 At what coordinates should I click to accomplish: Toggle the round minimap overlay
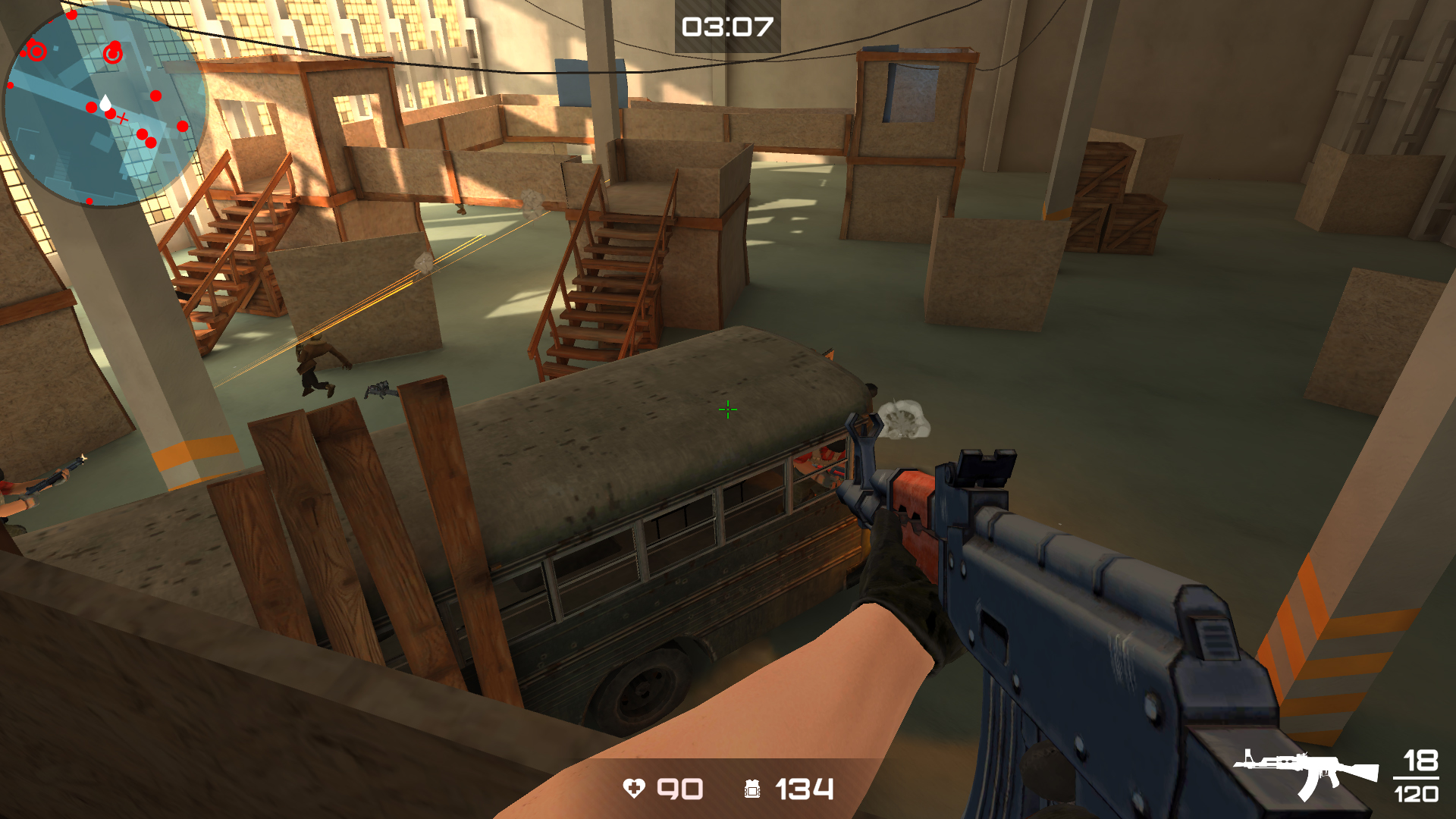(x=106, y=106)
